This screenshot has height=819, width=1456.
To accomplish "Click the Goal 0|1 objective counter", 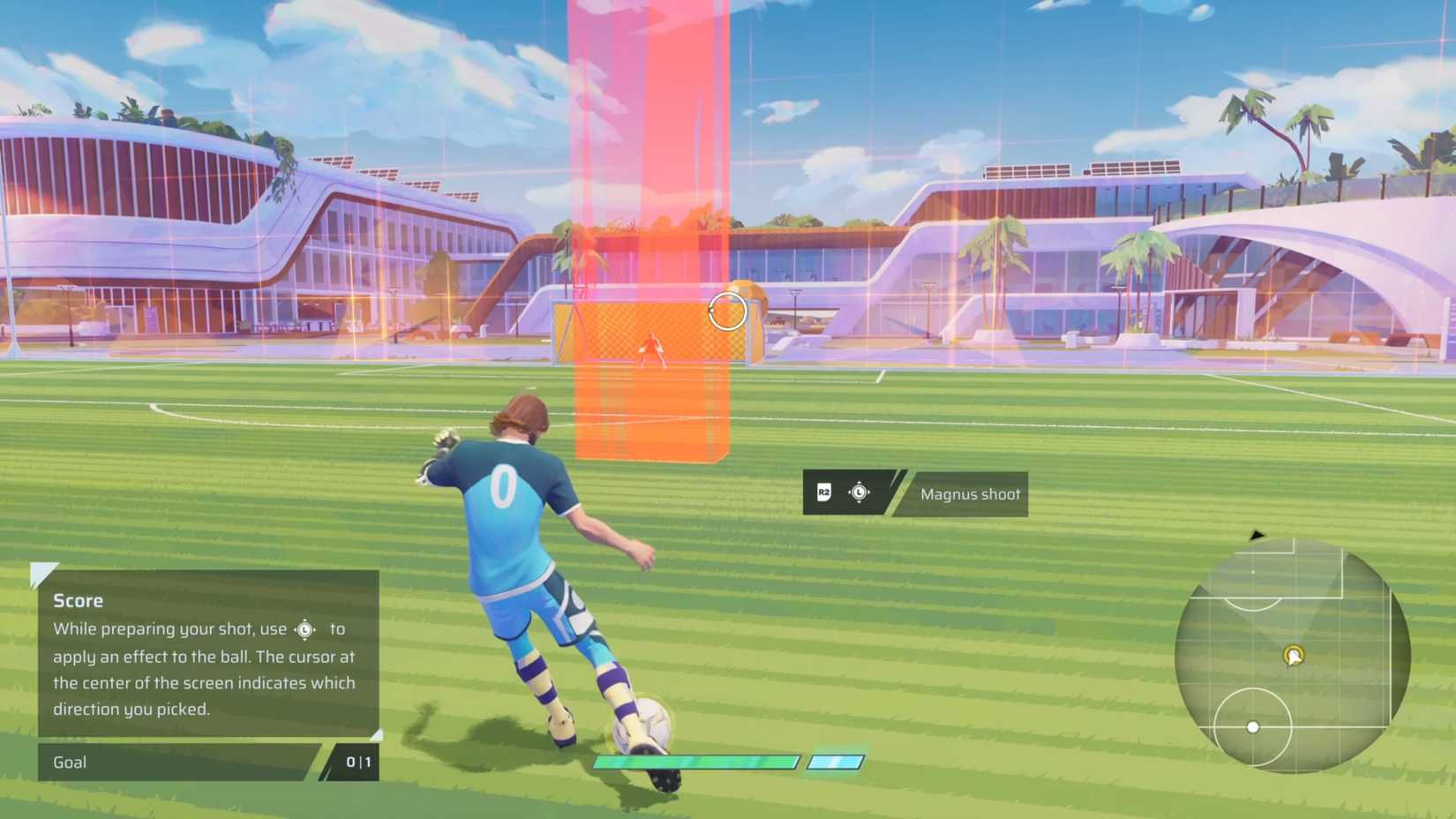I will coord(356,763).
